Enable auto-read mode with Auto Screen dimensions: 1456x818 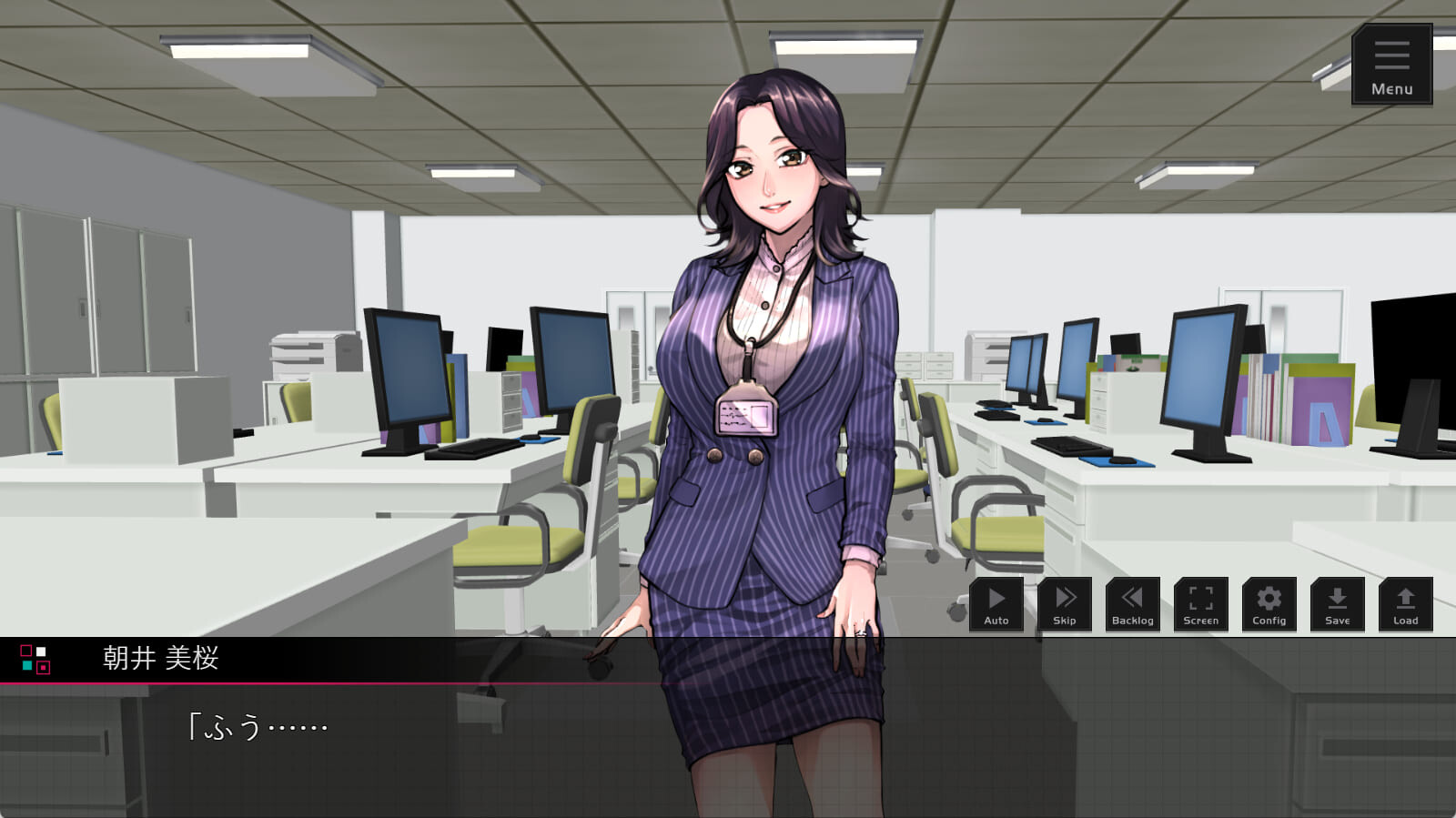pos(996,604)
